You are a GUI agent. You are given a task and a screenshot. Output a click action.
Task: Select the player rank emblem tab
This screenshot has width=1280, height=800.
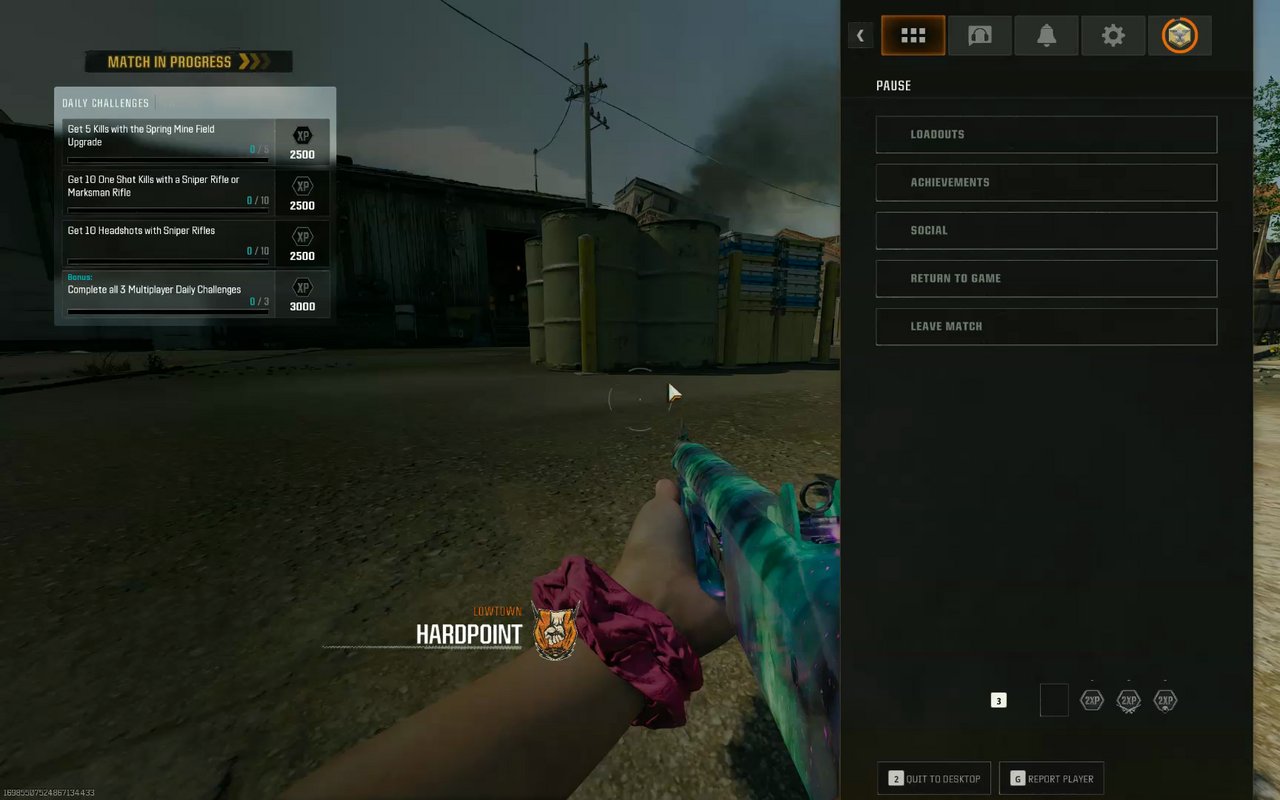click(x=1180, y=36)
